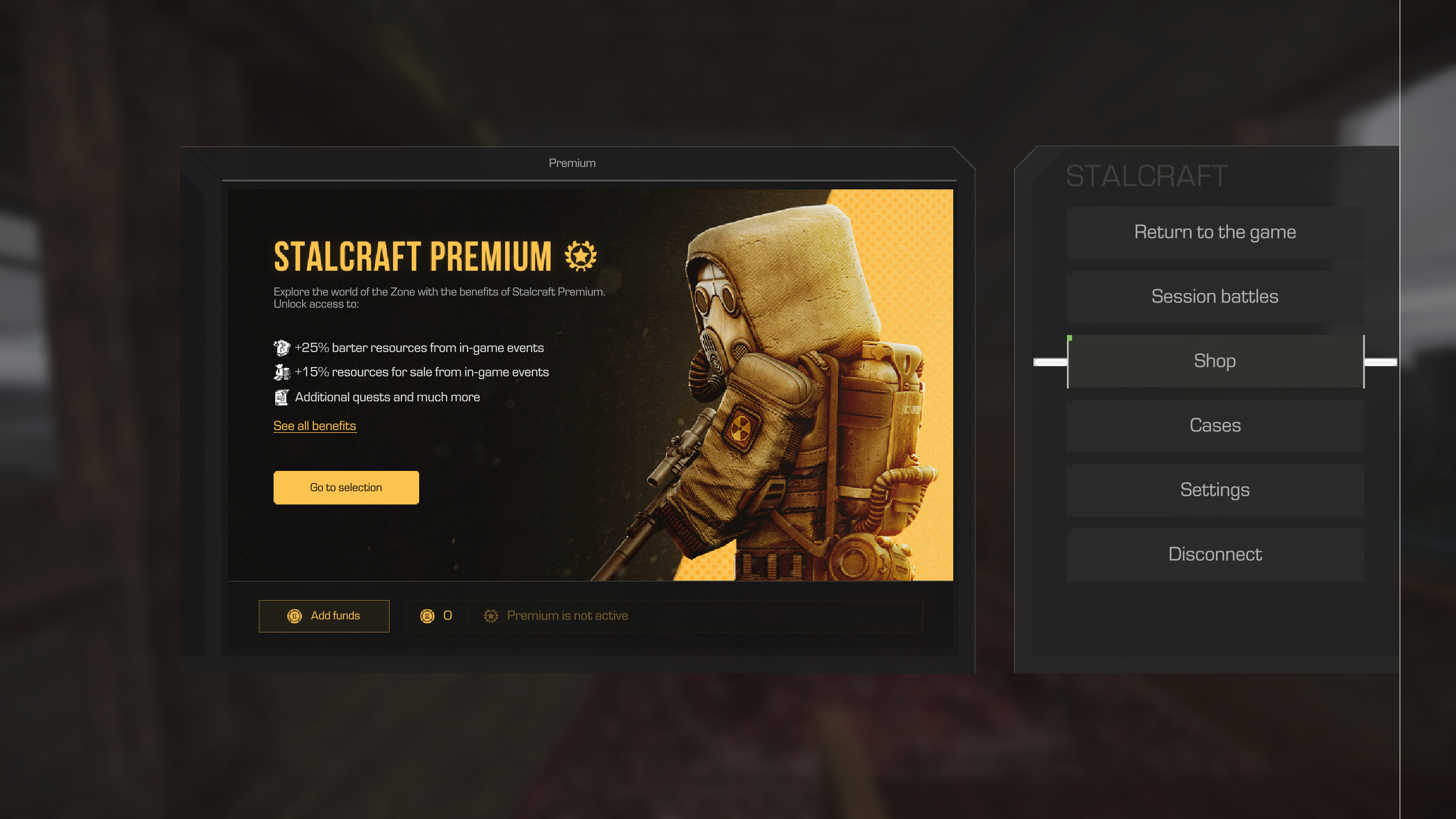Click the Add funds button
This screenshot has height=819, width=1456.
[x=324, y=616]
